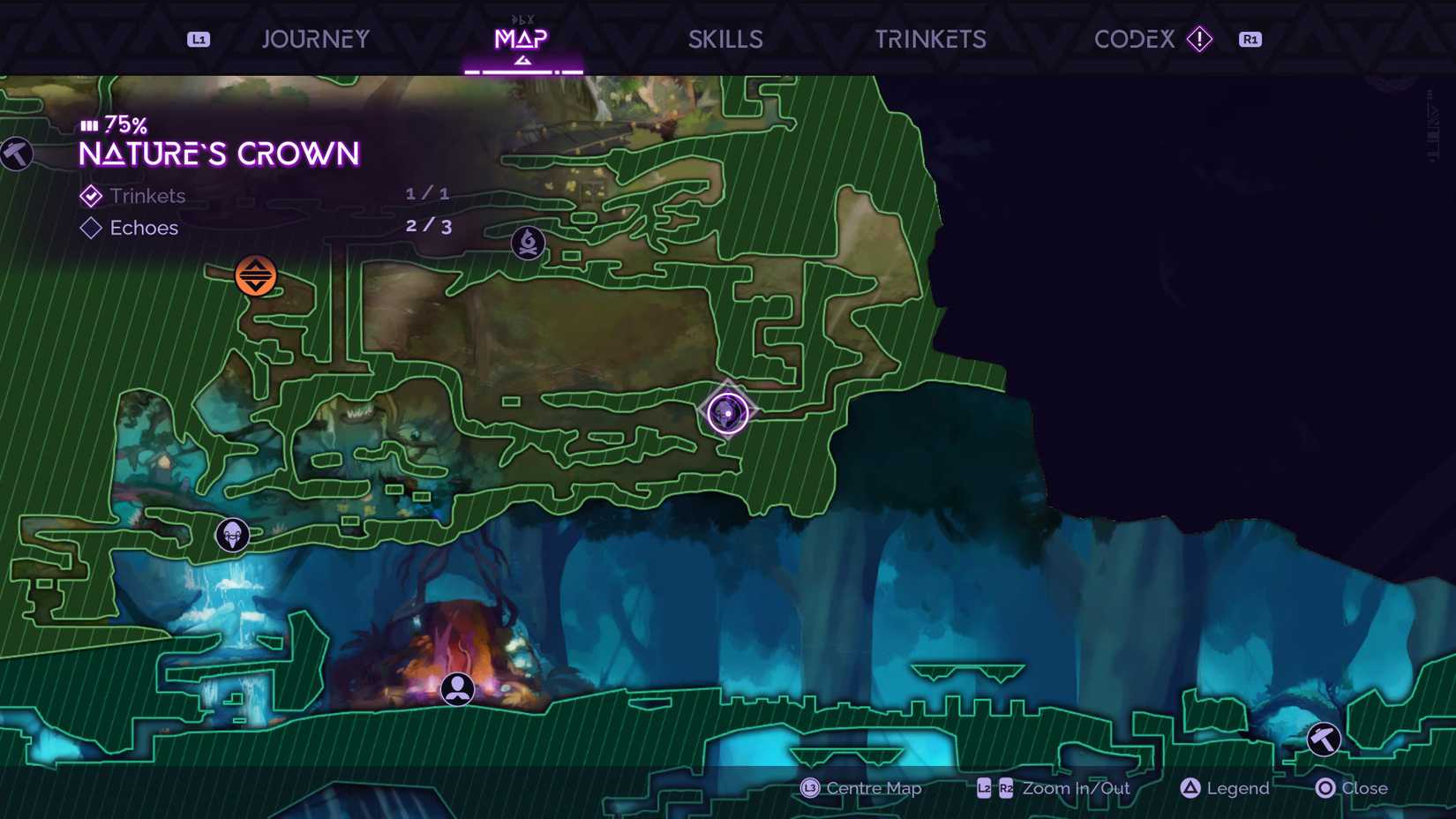Click the L1 shoulder button indicator

[x=198, y=39]
